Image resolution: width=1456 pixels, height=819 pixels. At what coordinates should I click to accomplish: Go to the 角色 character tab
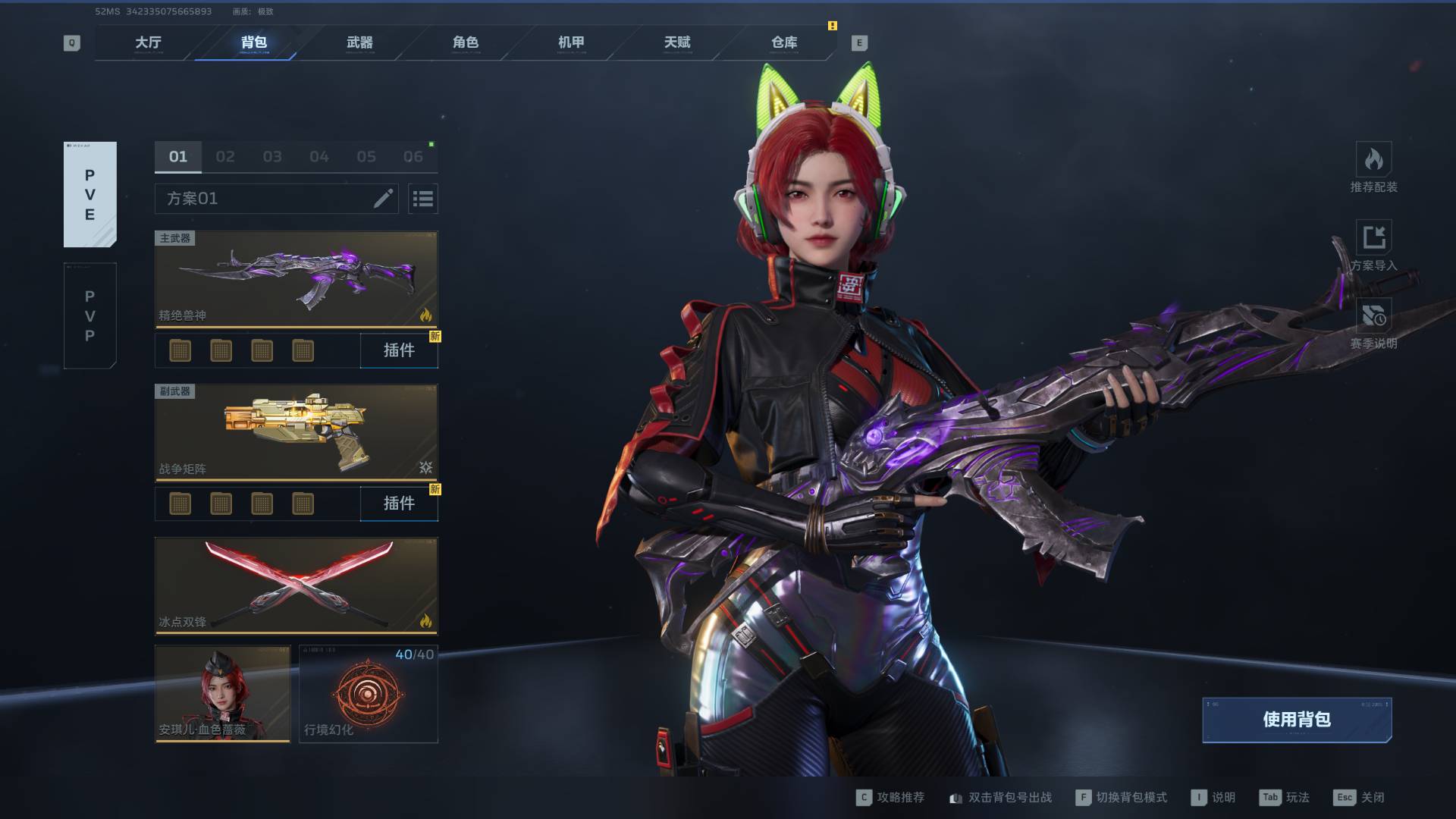click(x=466, y=42)
